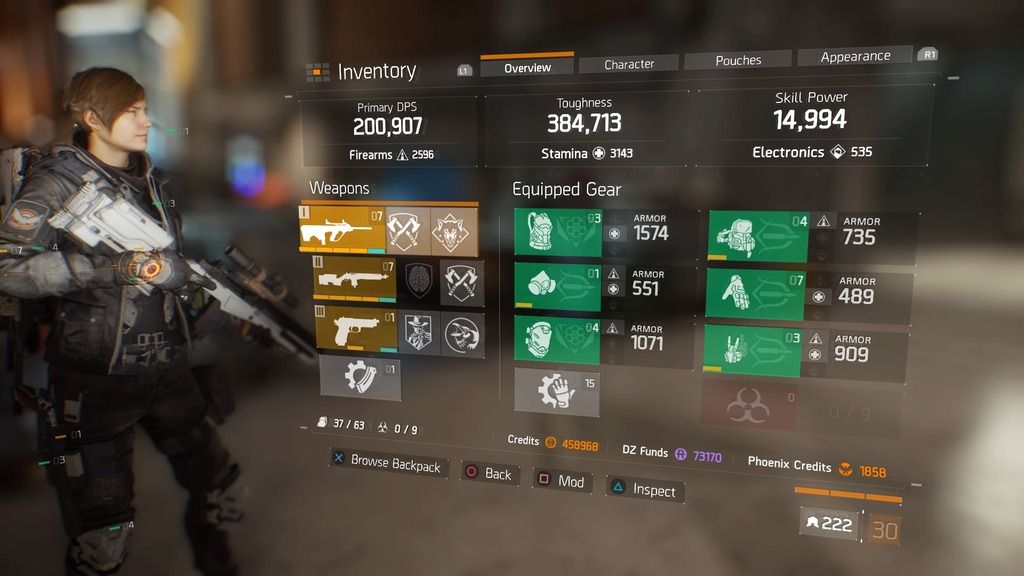
Task: Click the Browse Backpack button
Action: click(386, 463)
